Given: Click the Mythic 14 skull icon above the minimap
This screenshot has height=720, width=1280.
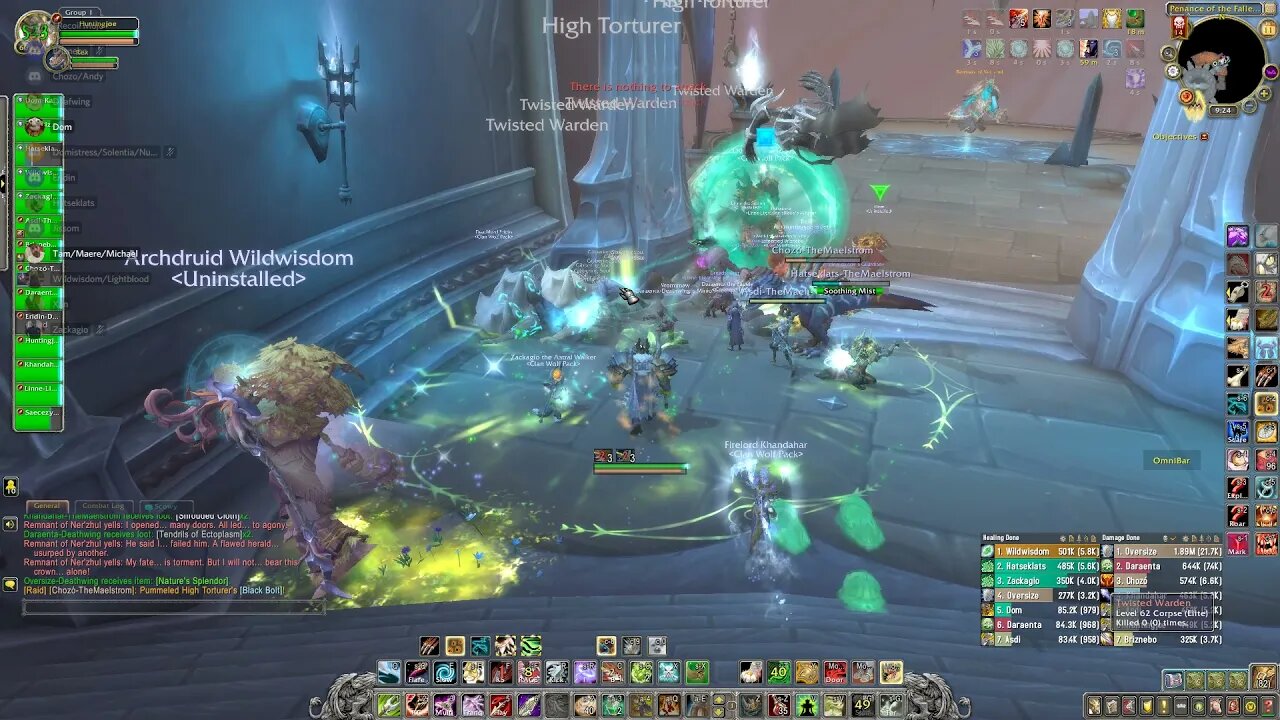Looking at the screenshot, I should [1177, 27].
